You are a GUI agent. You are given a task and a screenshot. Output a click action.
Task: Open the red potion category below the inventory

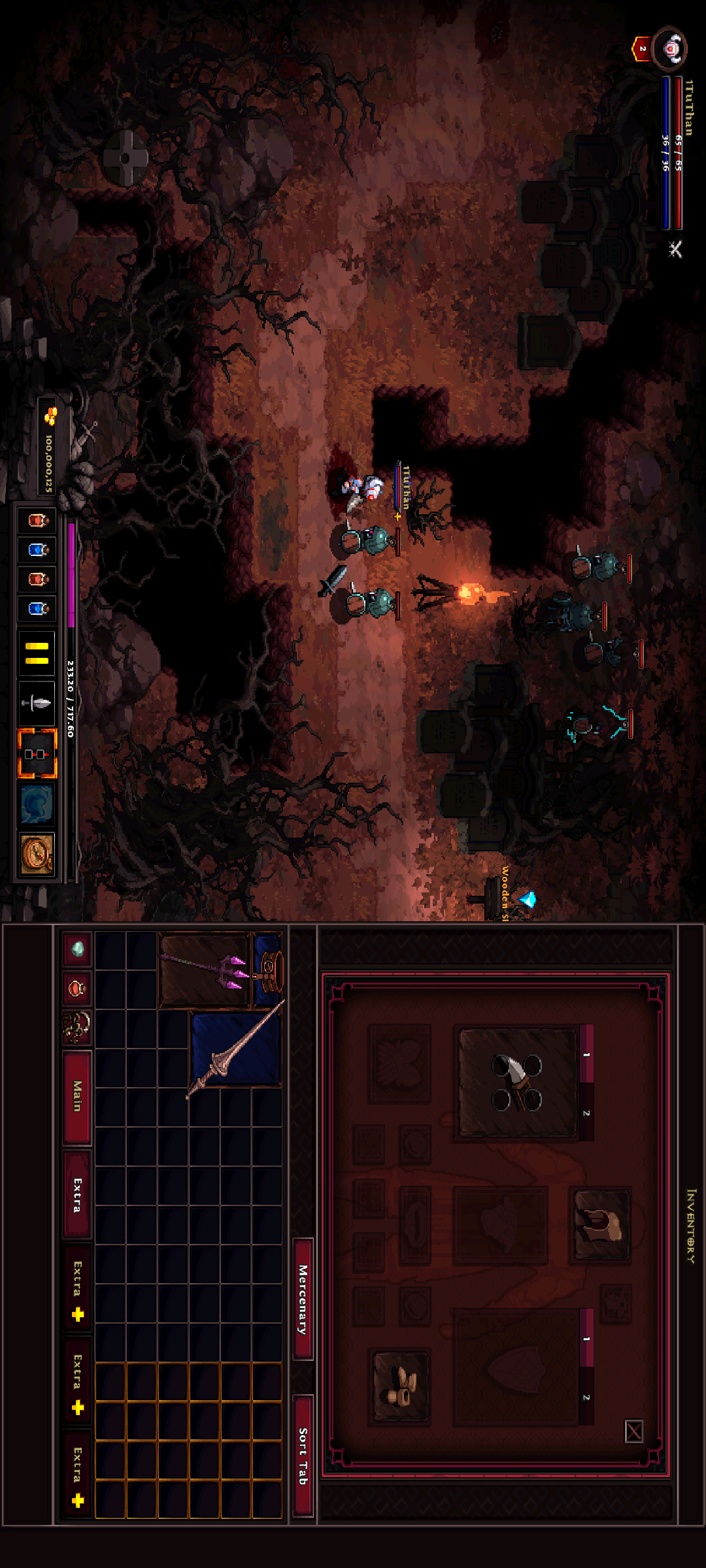[77, 988]
